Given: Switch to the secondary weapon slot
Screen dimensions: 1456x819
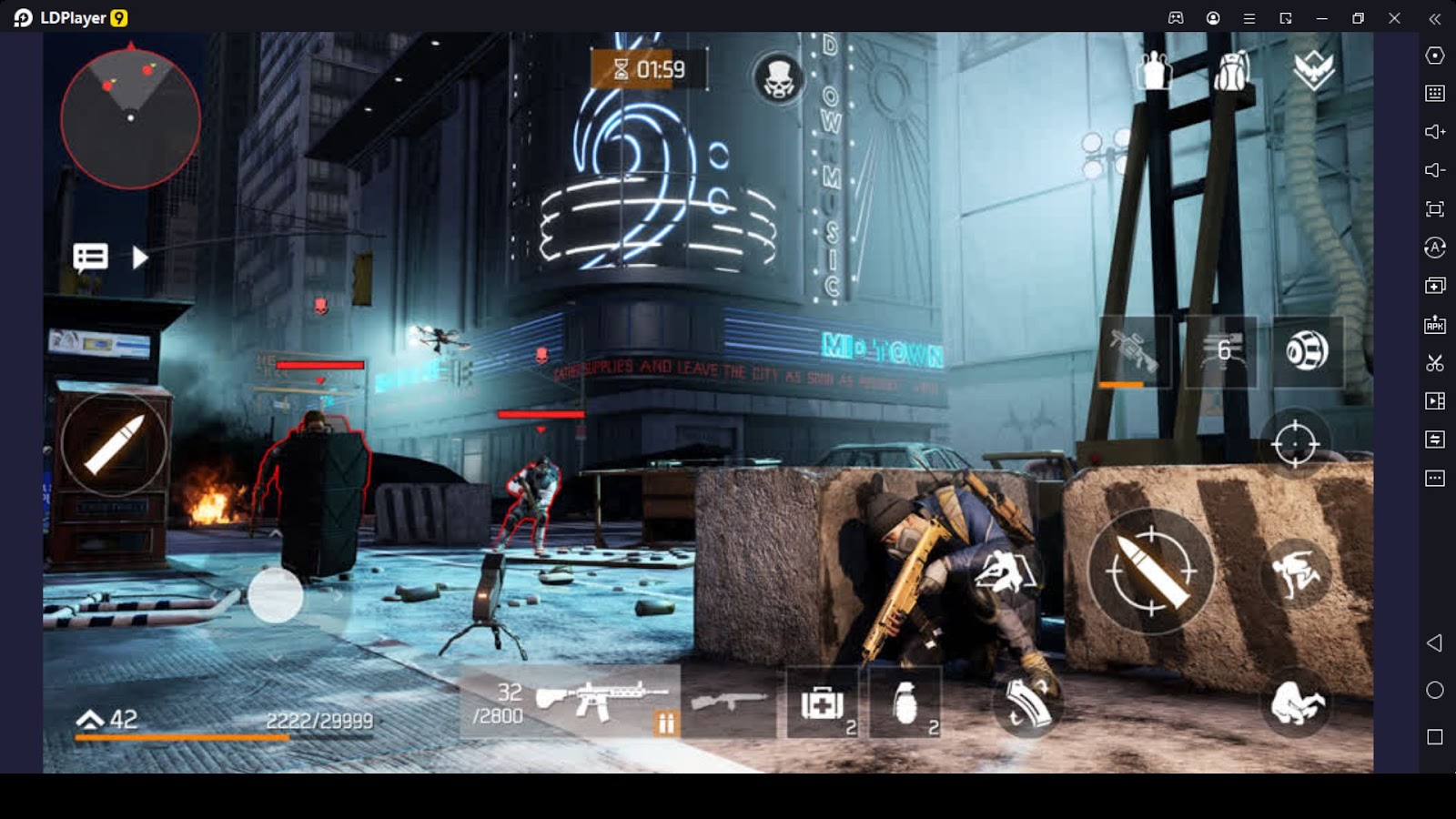Looking at the screenshot, I should pos(729,702).
